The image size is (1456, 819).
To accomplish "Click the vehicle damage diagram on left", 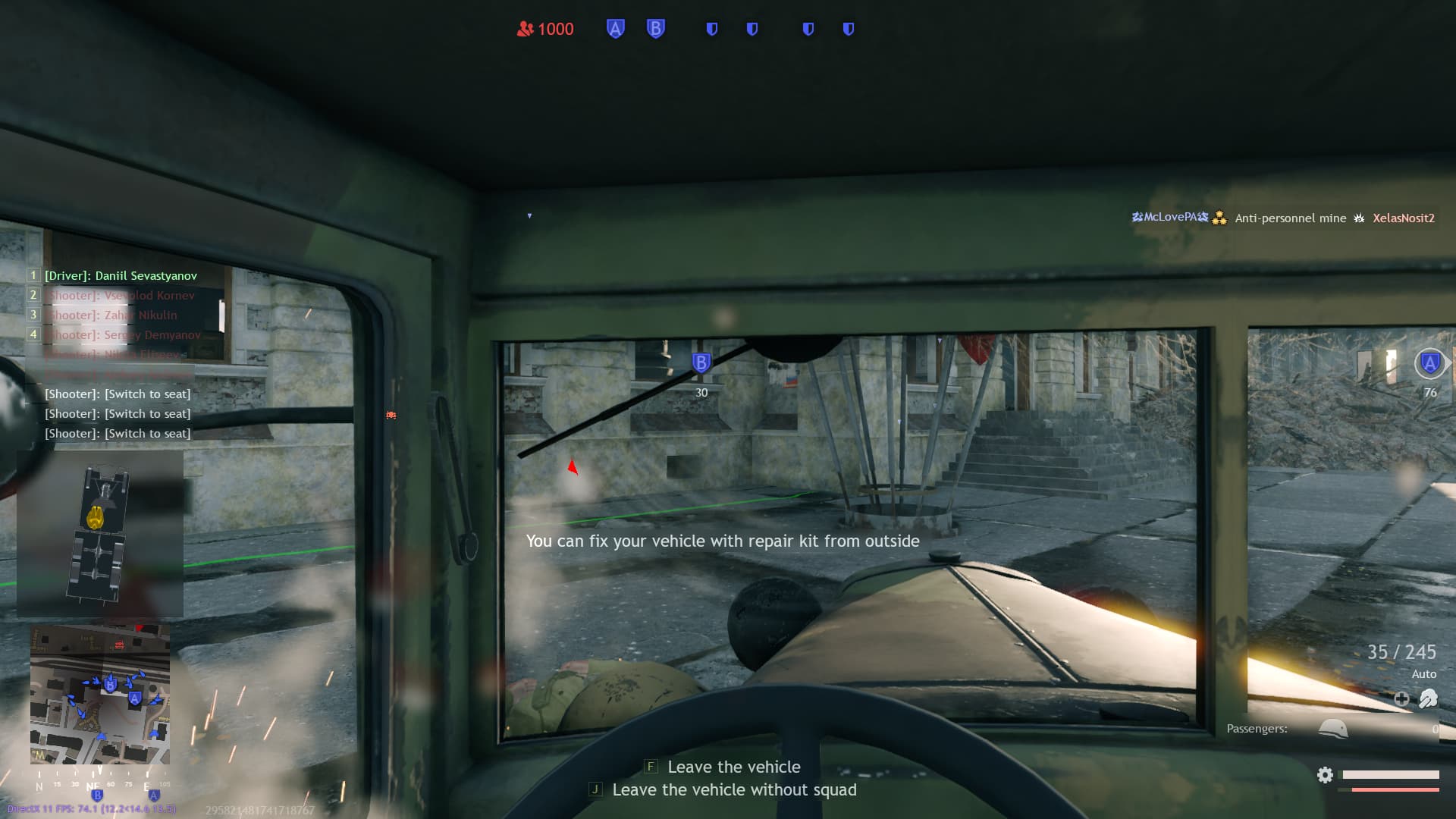I will point(99,533).
